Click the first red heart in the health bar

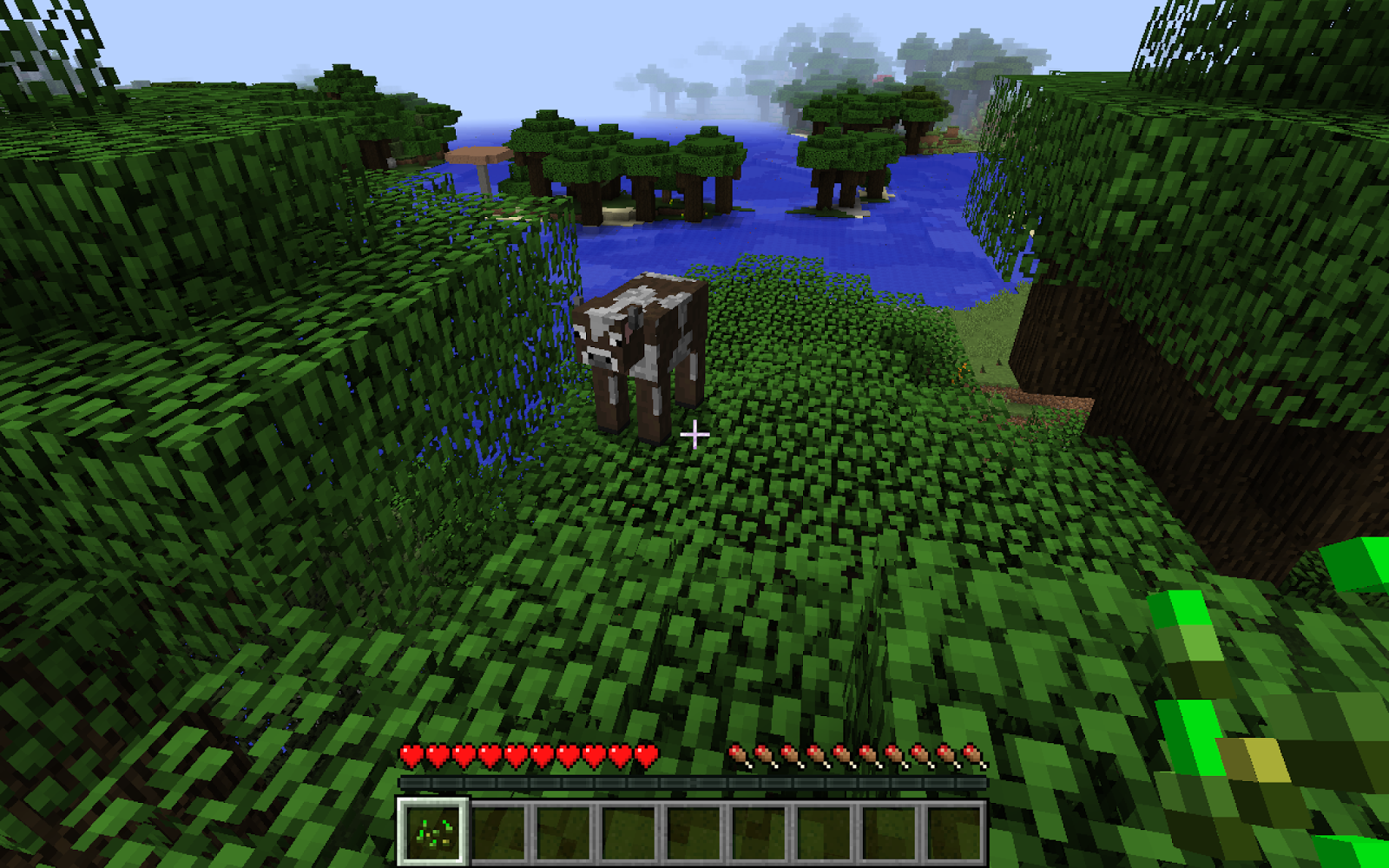[411, 754]
